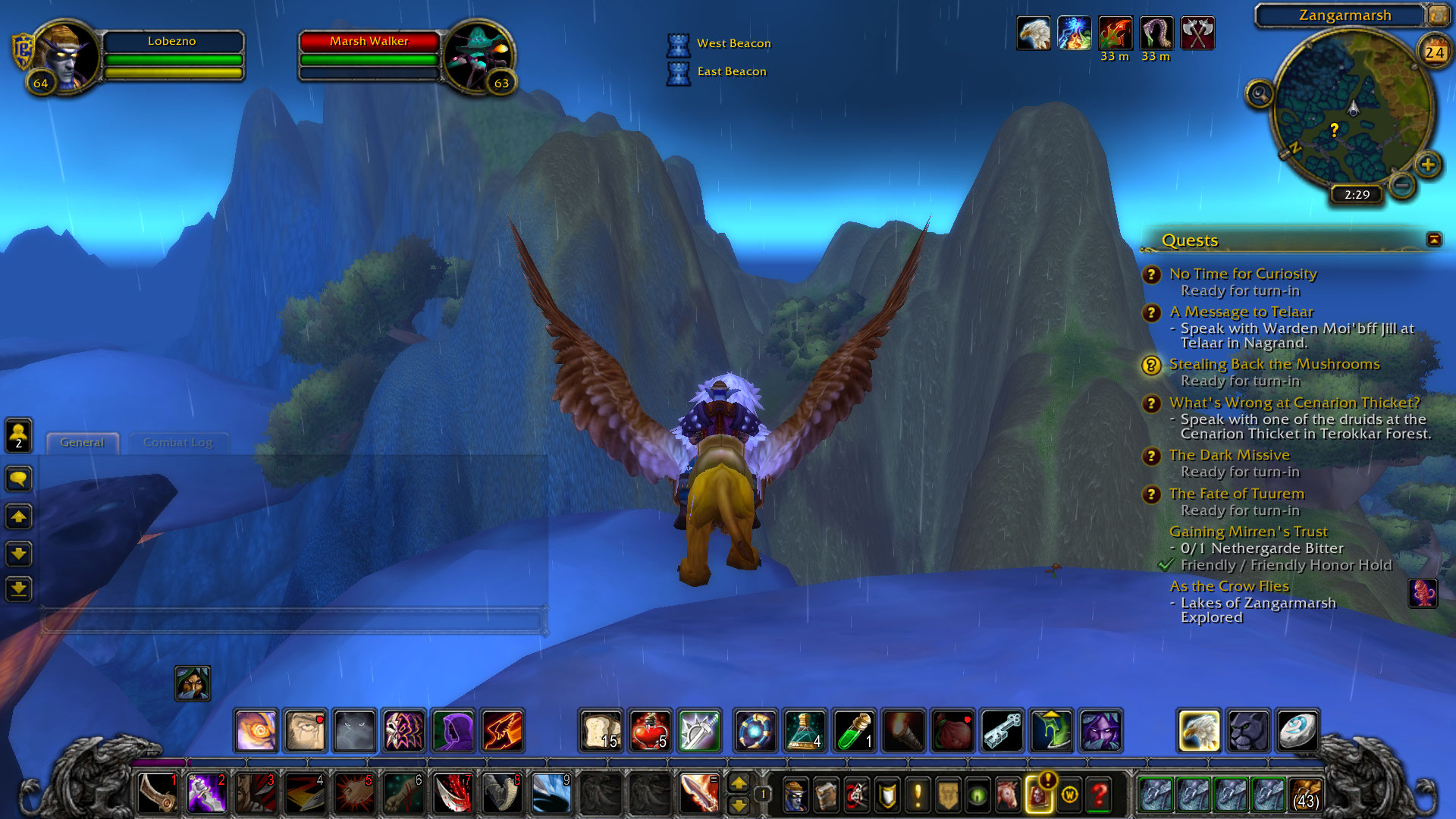The height and width of the screenshot is (819, 1456).
Task: Zoom in the minimap with the plus button
Action: click(x=1428, y=165)
